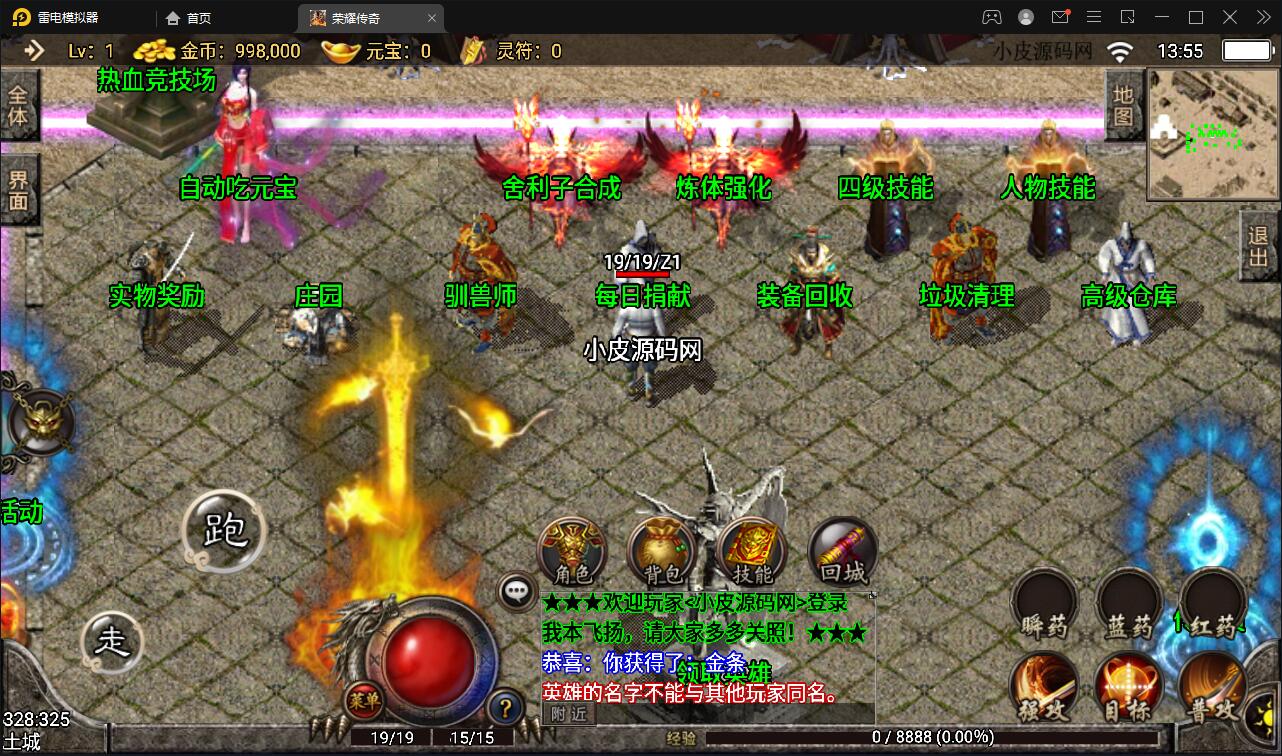Image resolution: width=1282 pixels, height=756 pixels.
Task: Open the chat speech bubble
Action: (x=517, y=591)
